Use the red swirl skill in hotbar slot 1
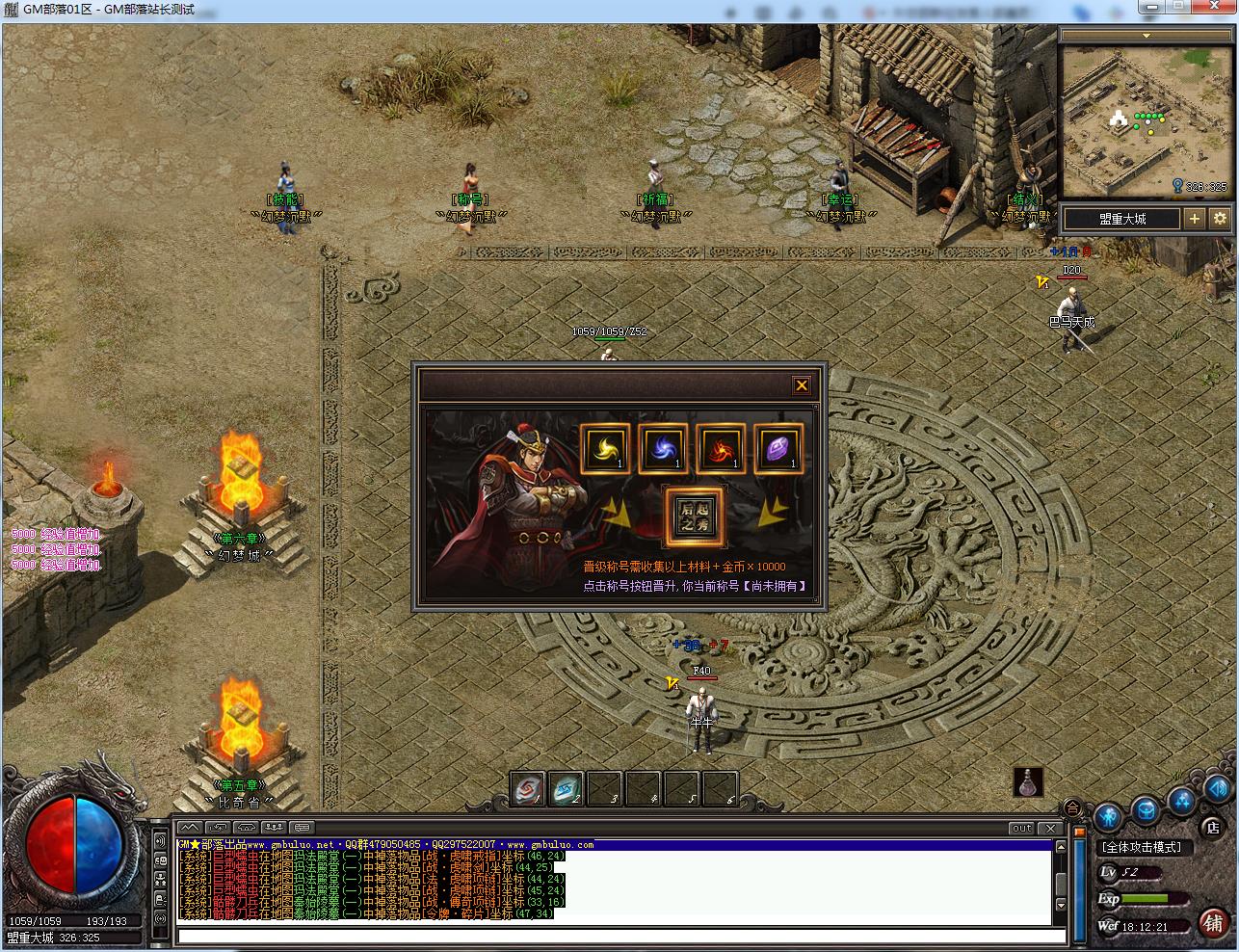The image size is (1239, 952). point(528,790)
